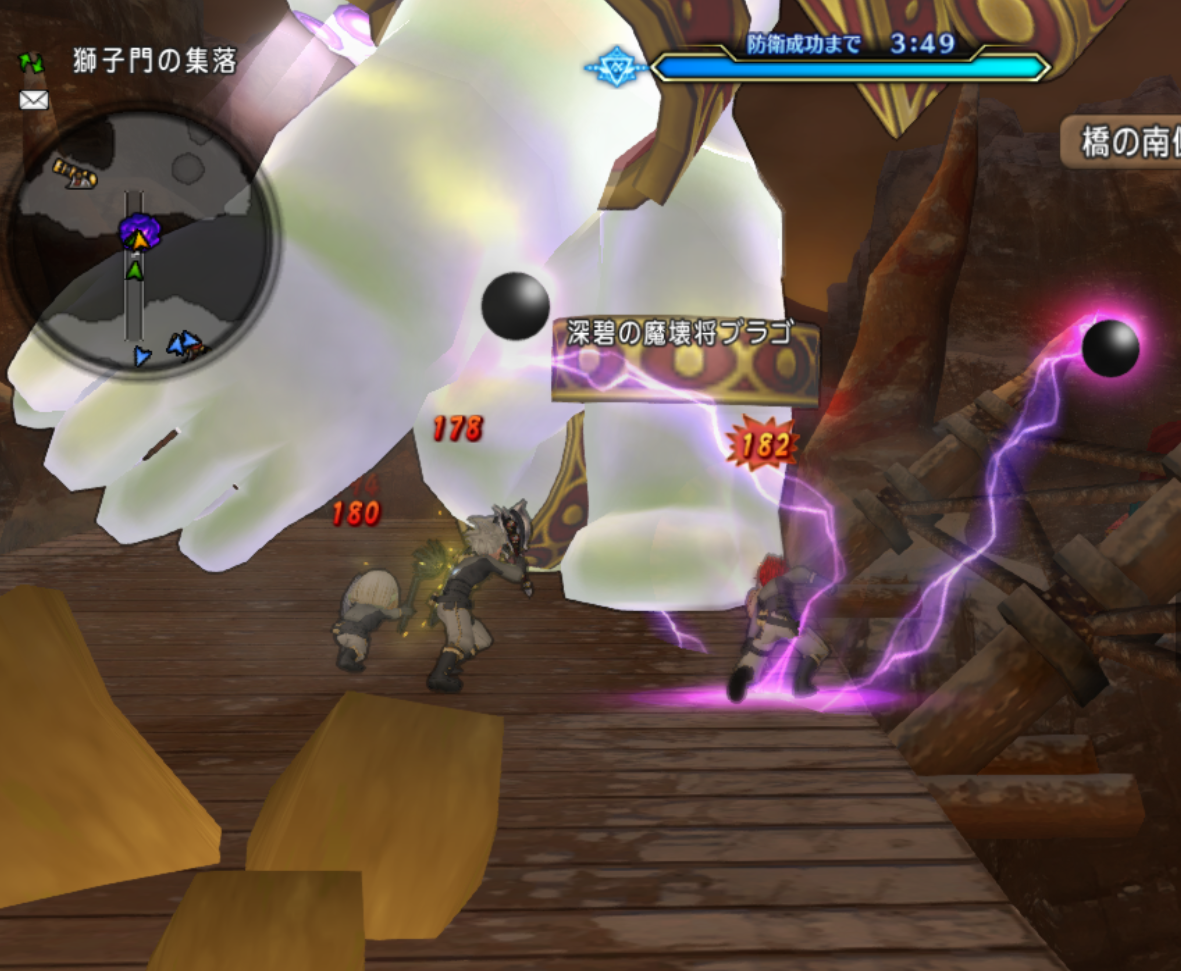Open the mail envelope icon
The image size is (1181, 971).
(34, 100)
